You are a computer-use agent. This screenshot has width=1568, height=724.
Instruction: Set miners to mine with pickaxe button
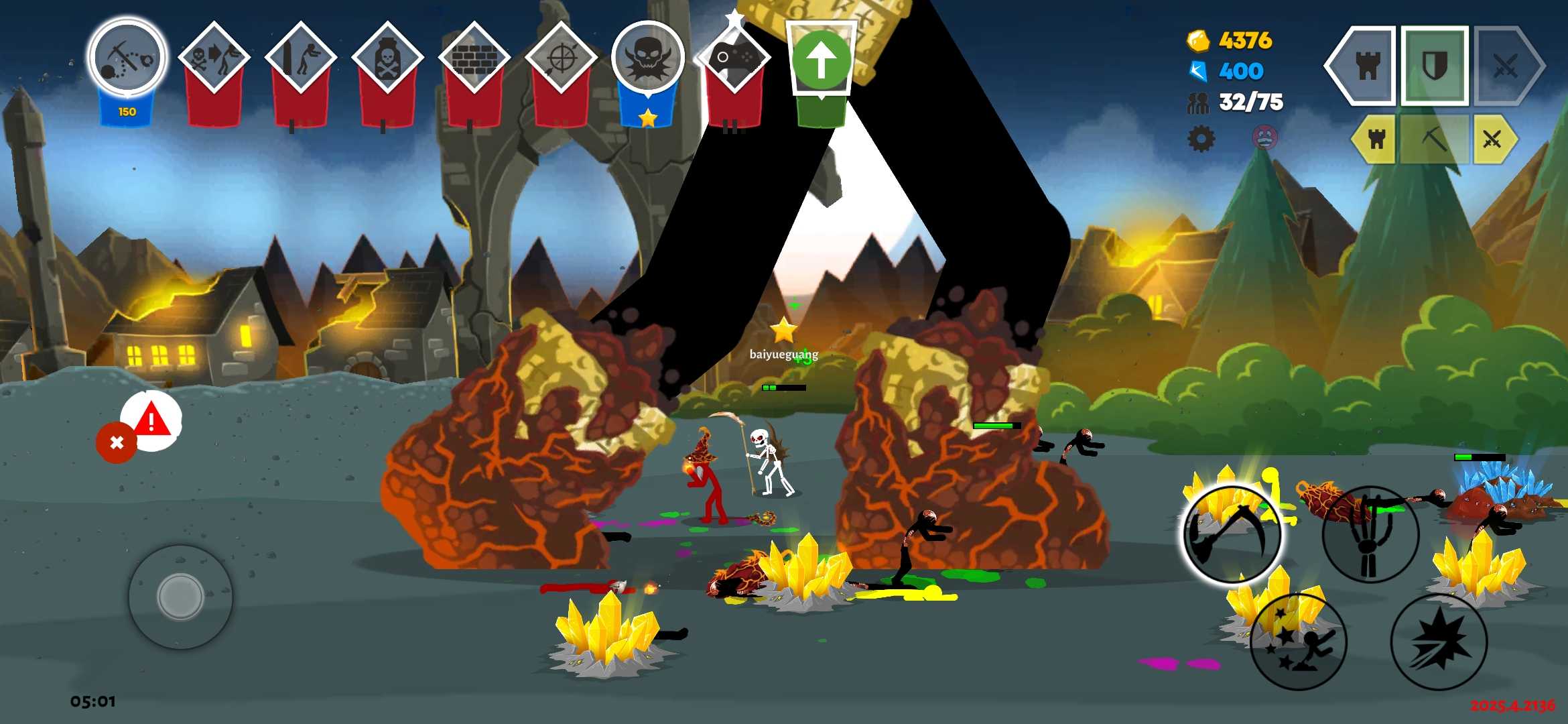coord(1434,139)
